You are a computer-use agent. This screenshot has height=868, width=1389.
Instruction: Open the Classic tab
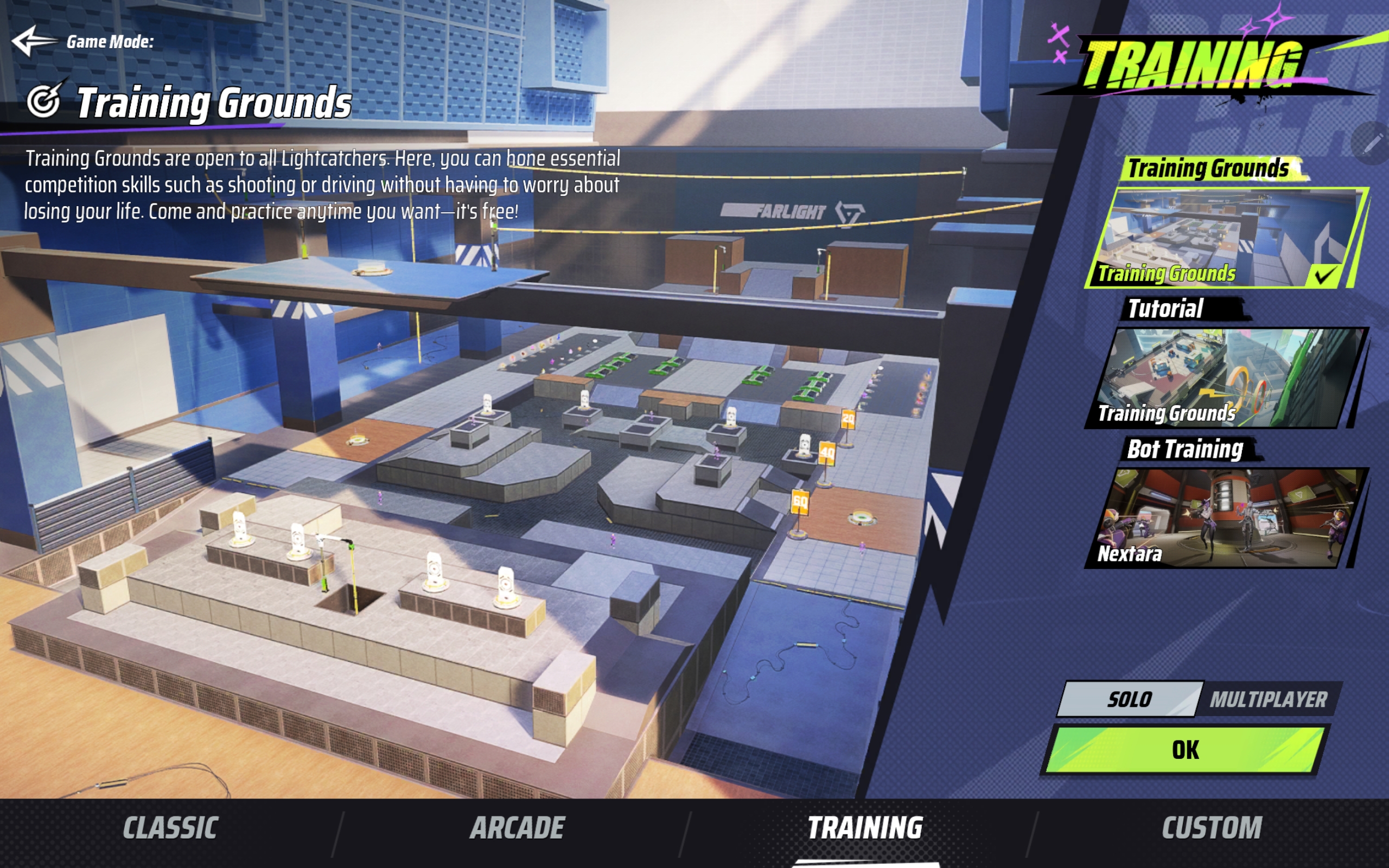tap(170, 828)
